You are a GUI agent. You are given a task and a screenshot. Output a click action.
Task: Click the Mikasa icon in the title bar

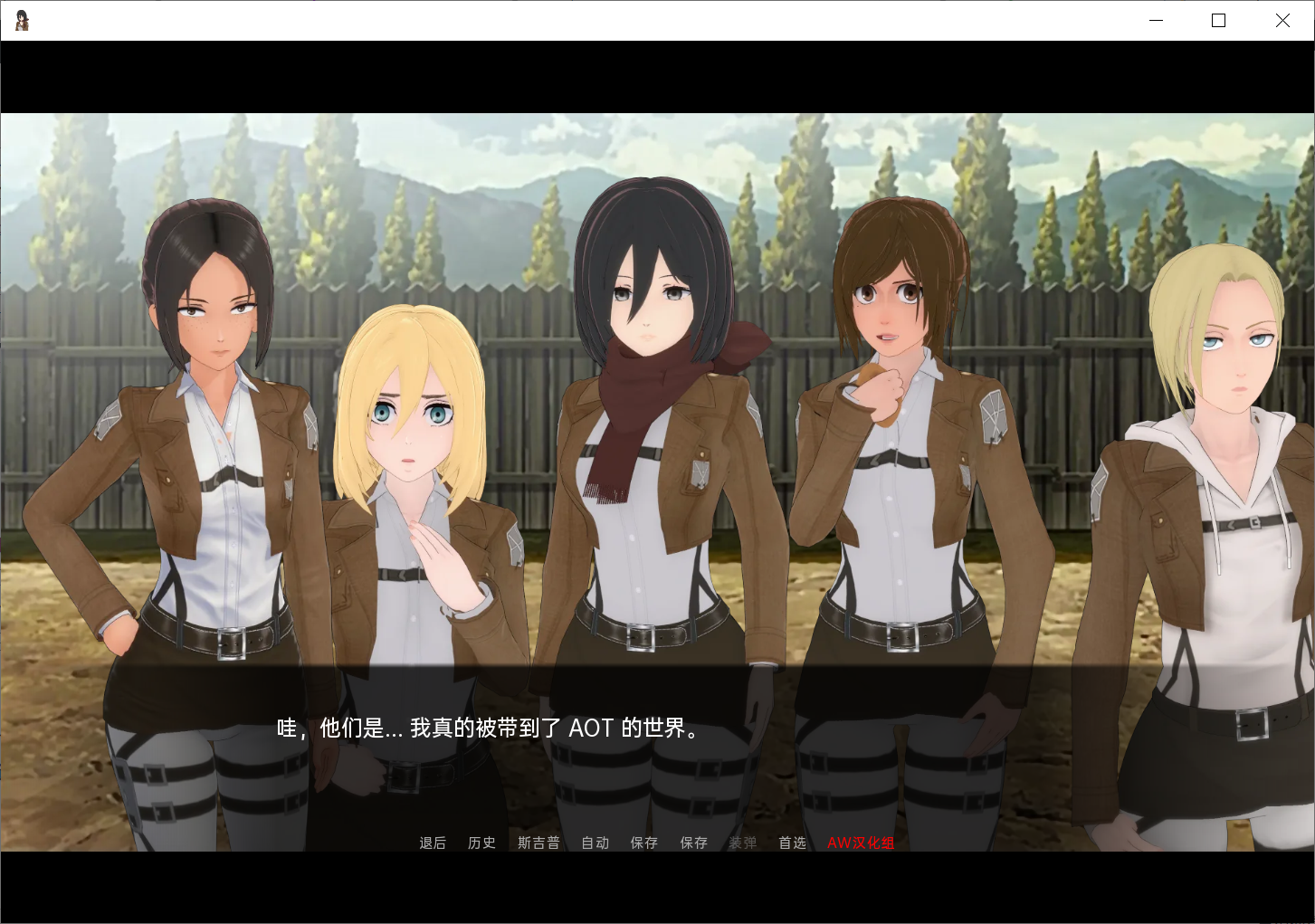(x=21, y=20)
